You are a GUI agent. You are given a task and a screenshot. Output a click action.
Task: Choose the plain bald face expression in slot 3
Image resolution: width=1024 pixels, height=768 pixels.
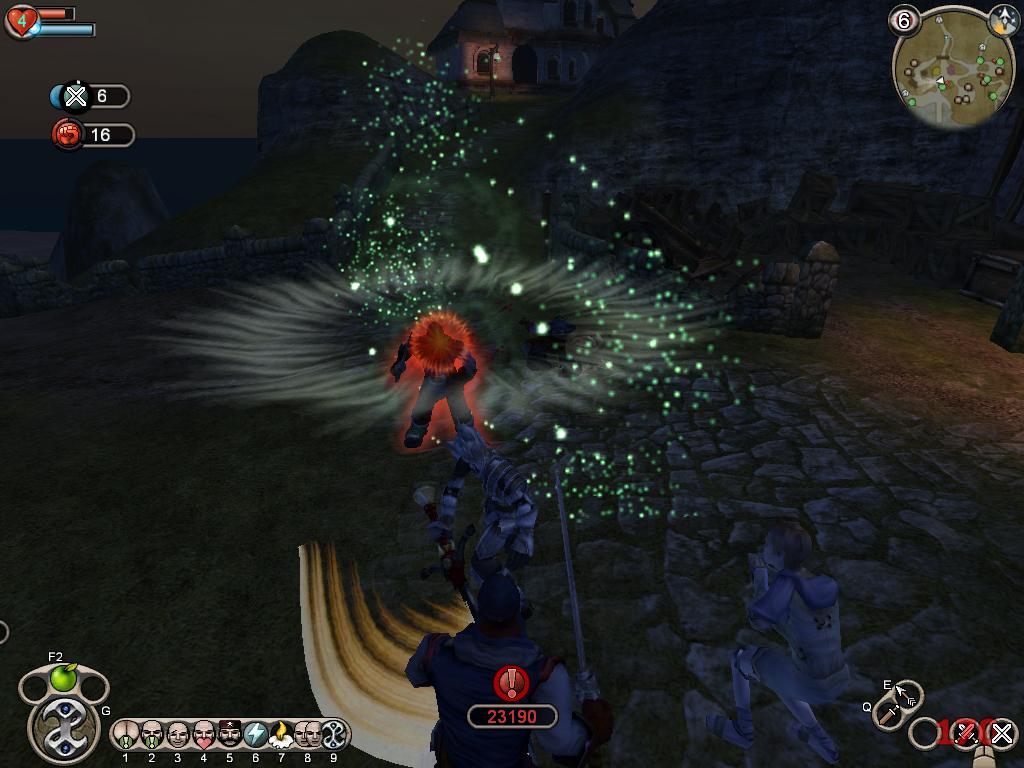point(178,735)
